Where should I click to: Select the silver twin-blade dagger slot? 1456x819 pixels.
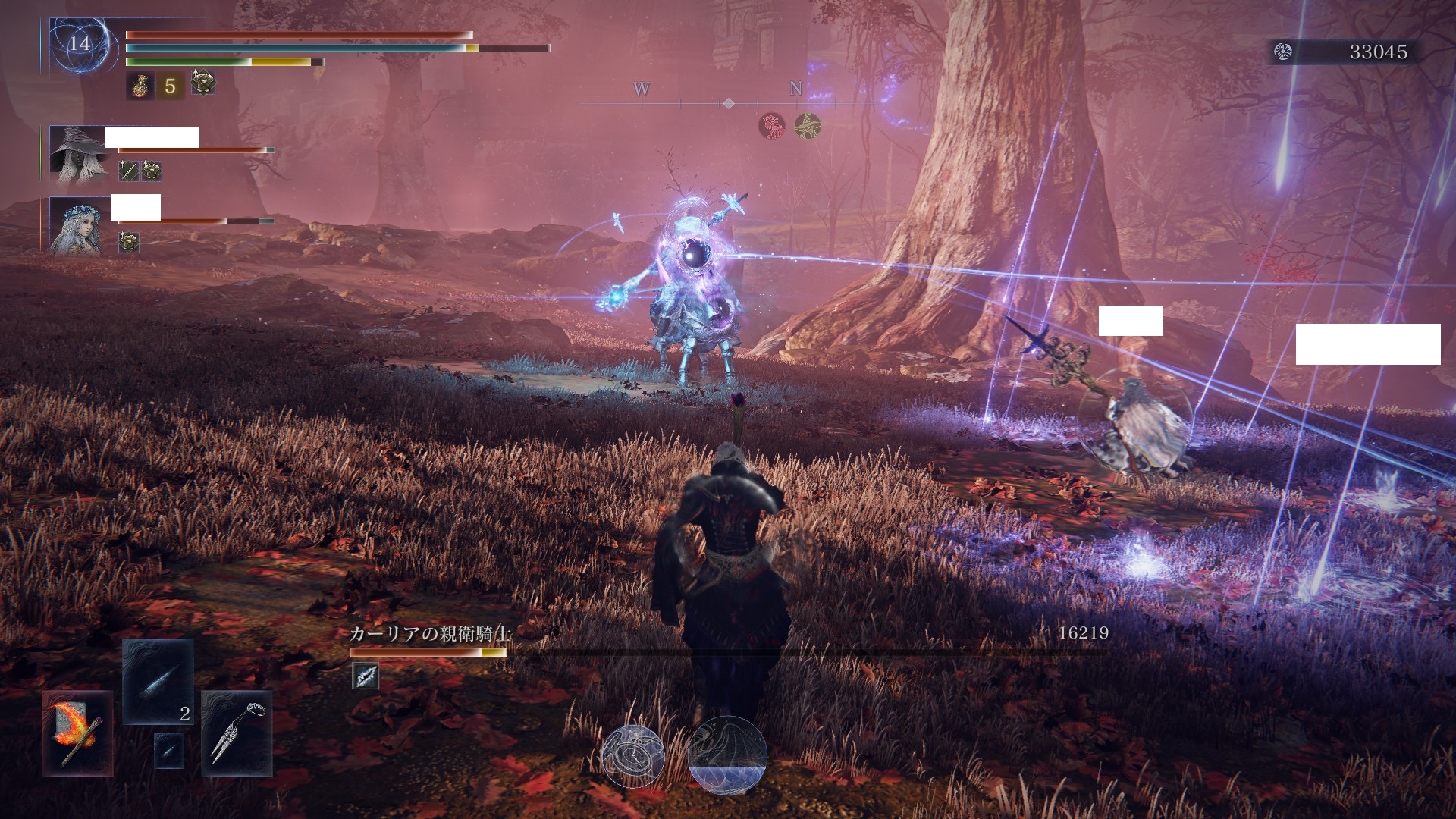point(237,733)
